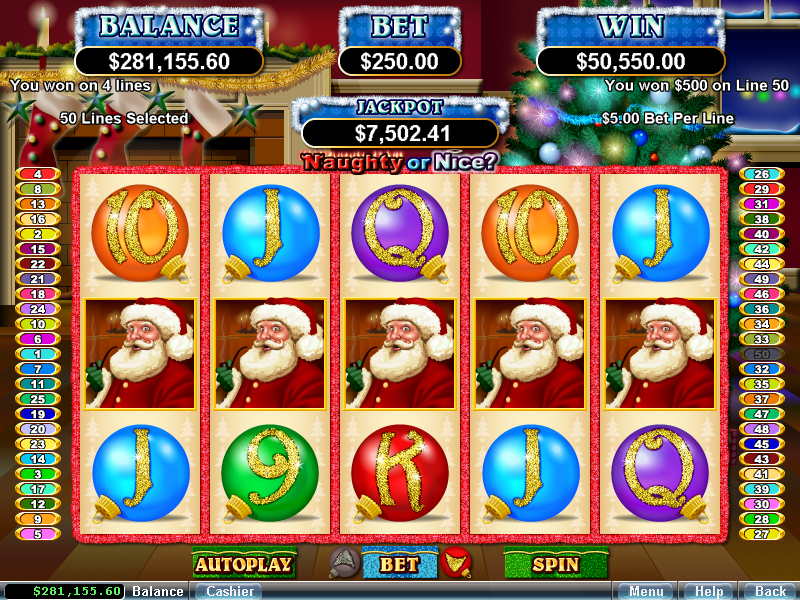Pick payline number 19 marker

coord(38,414)
